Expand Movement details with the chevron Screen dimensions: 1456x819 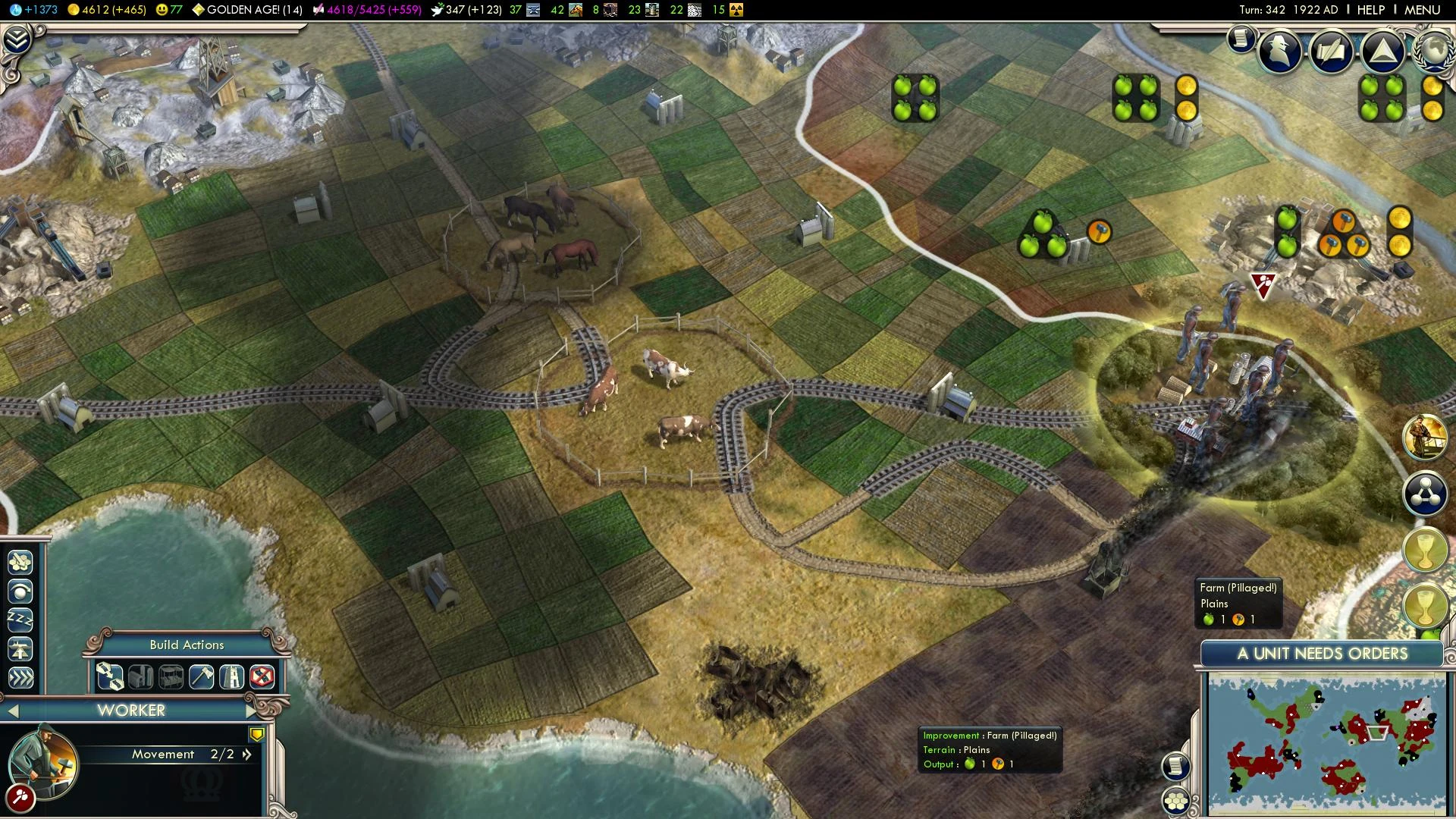[x=246, y=754]
